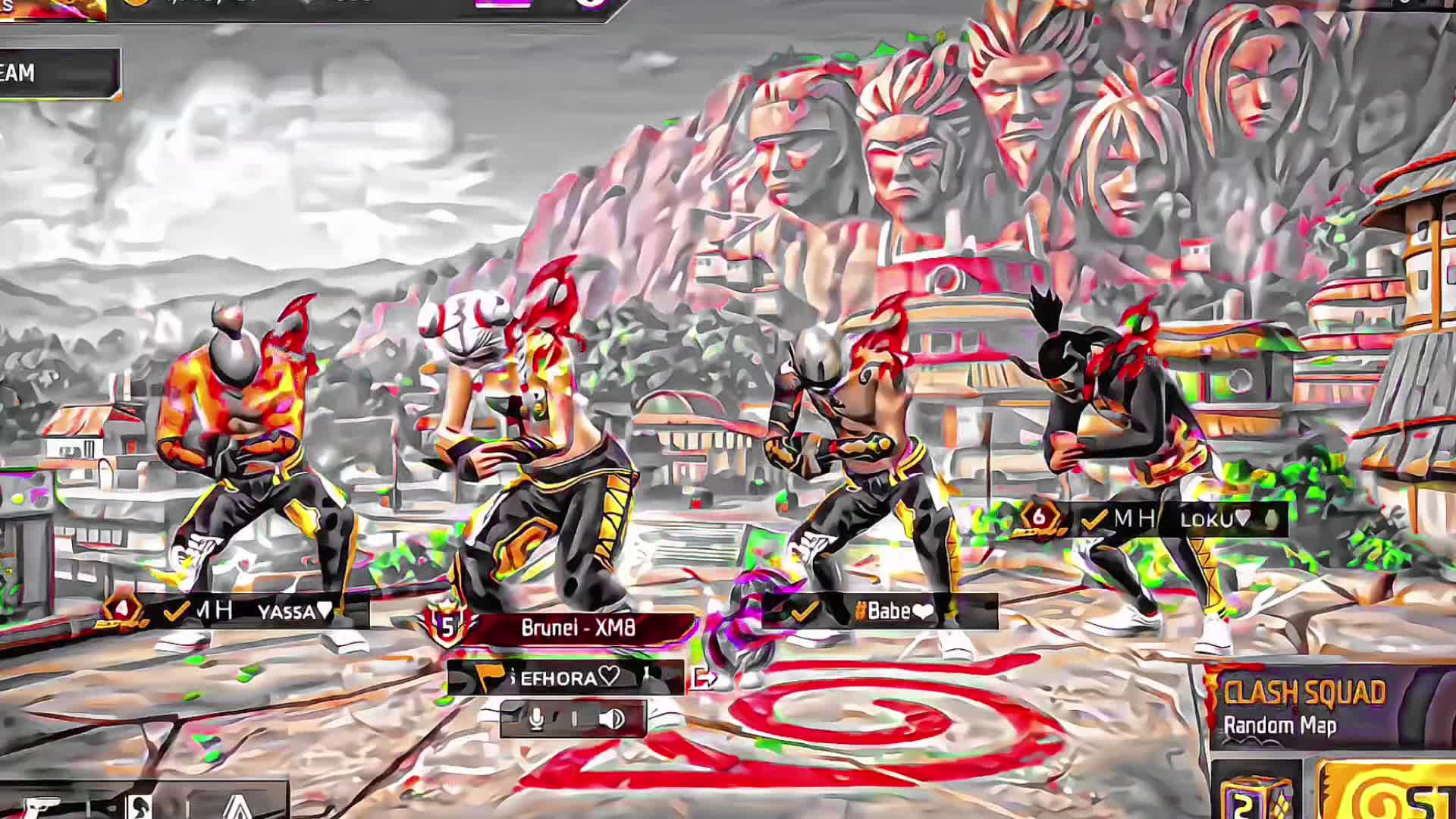The image size is (1456, 819).
Task: Click the upward chevron icon
Action: (240, 805)
